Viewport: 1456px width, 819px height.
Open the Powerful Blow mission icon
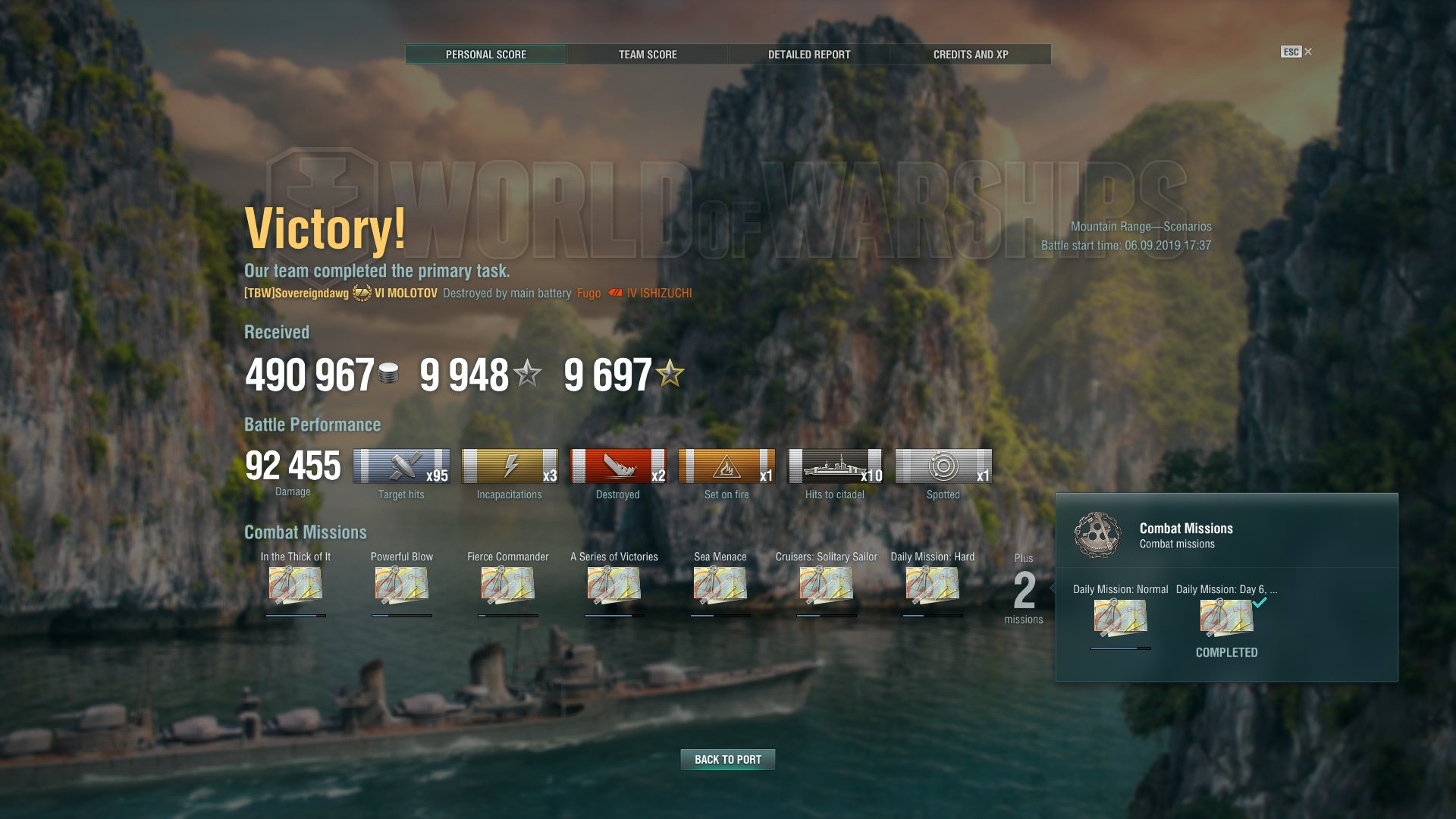coord(402,586)
